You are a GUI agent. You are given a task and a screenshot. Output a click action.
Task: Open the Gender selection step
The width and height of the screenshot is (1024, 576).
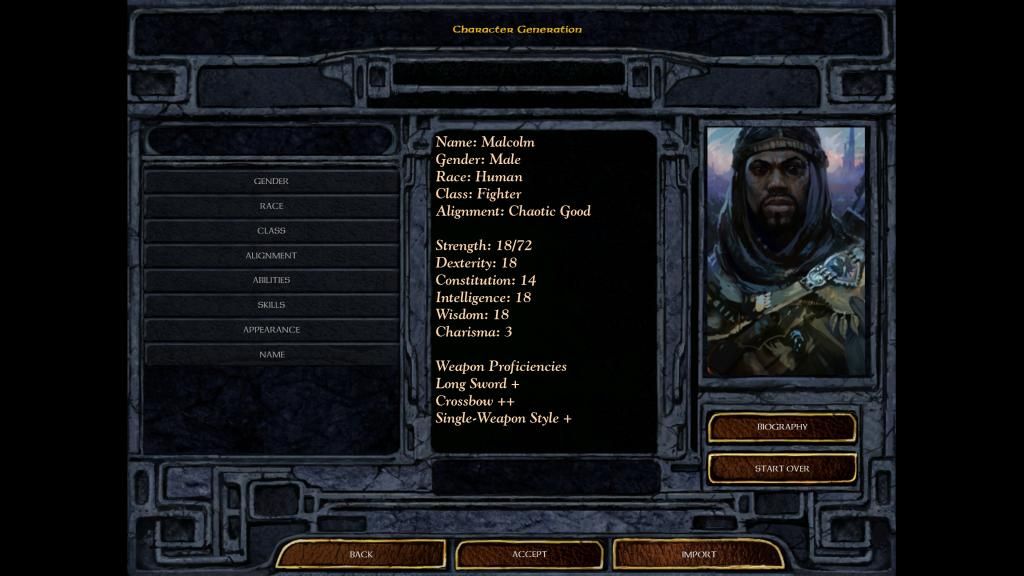coord(271,181)
